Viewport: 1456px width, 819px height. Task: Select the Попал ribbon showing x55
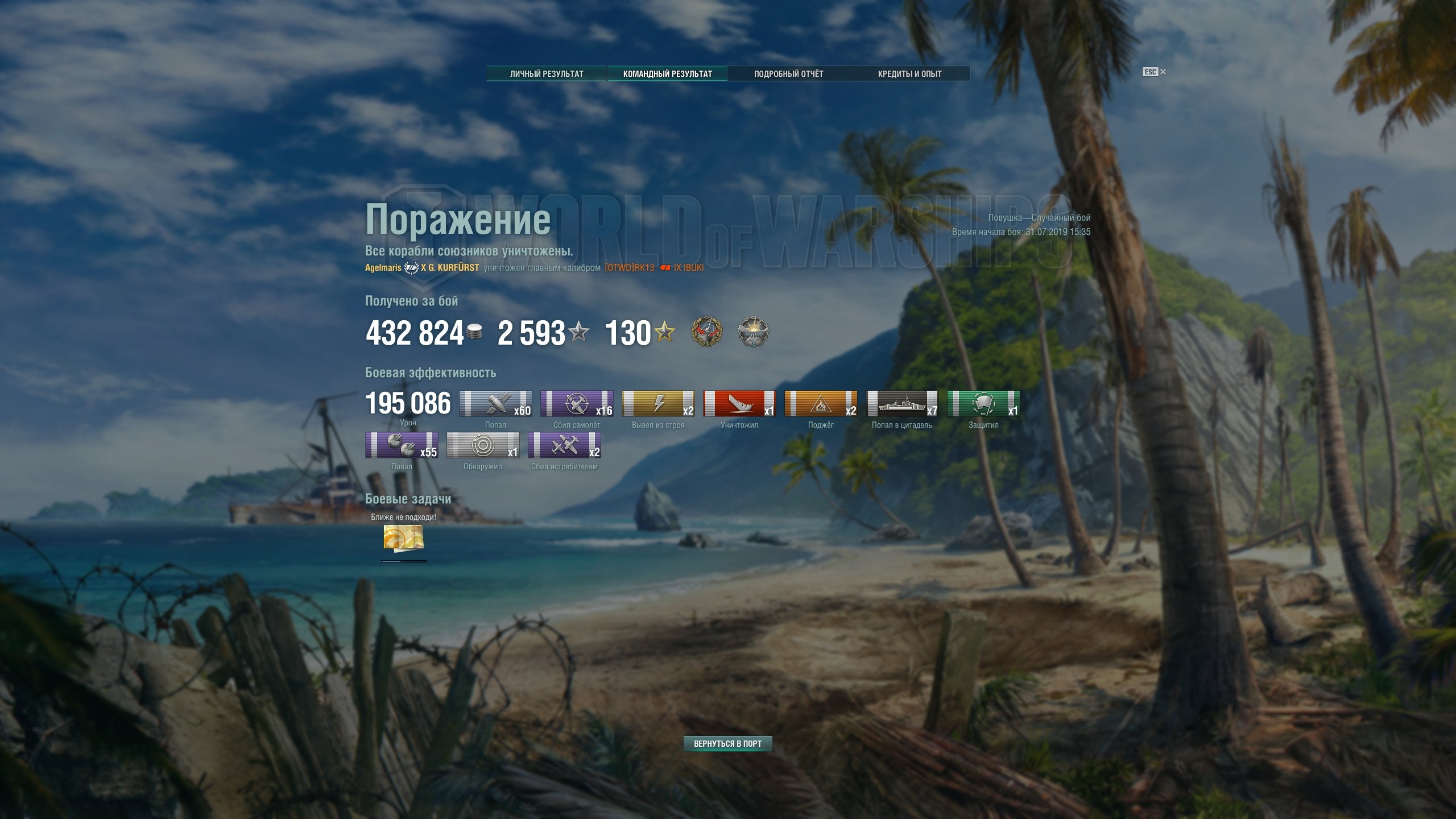pos(402,445)
